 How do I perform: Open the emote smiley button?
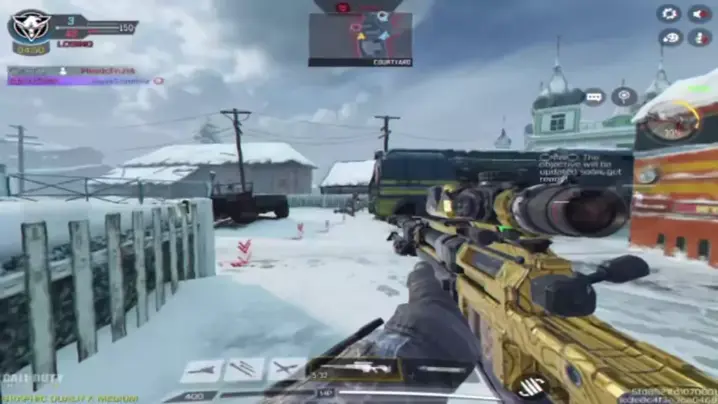pos(669,37)
